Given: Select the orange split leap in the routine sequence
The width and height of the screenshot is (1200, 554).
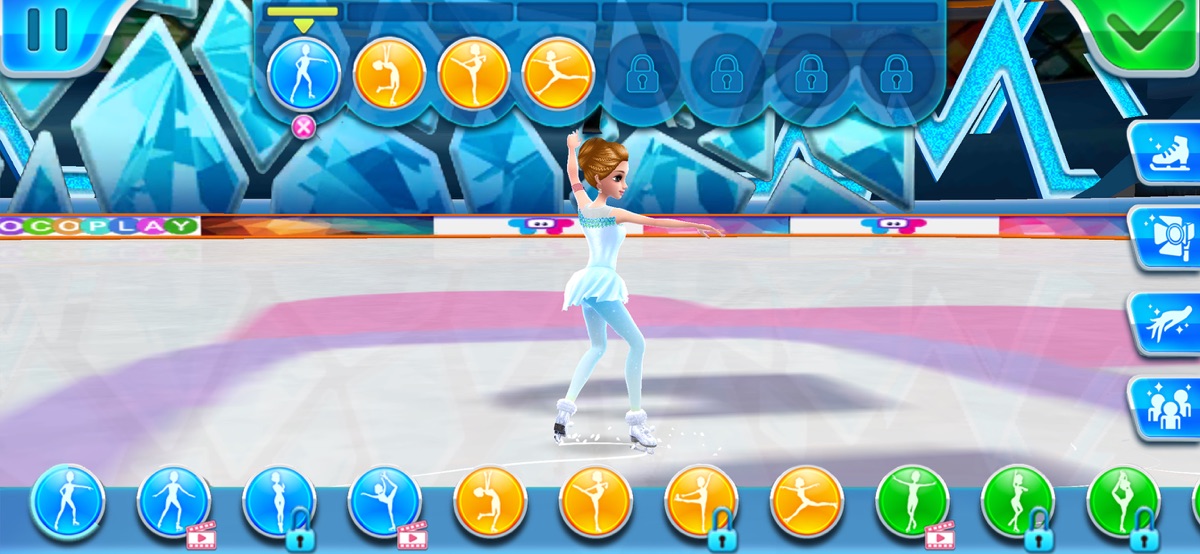Looking at the screenshot, I should [558, 75].
